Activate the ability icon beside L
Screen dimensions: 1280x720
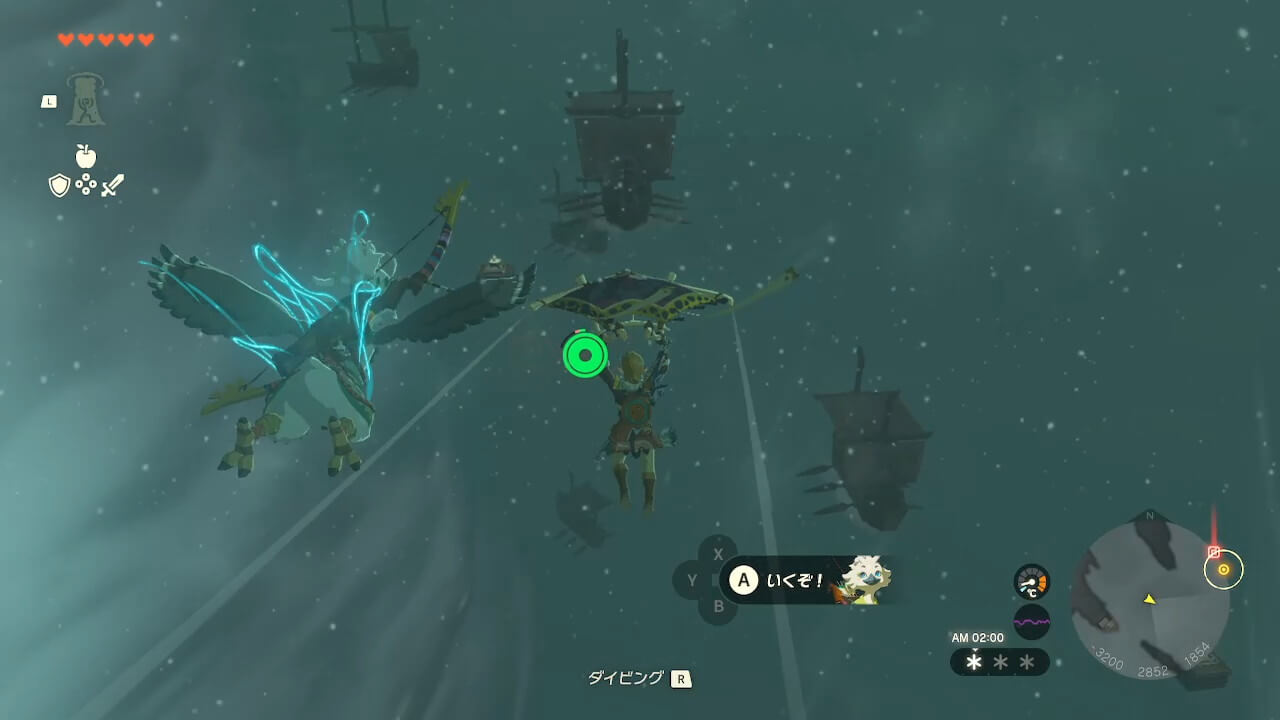coord(86,100)
